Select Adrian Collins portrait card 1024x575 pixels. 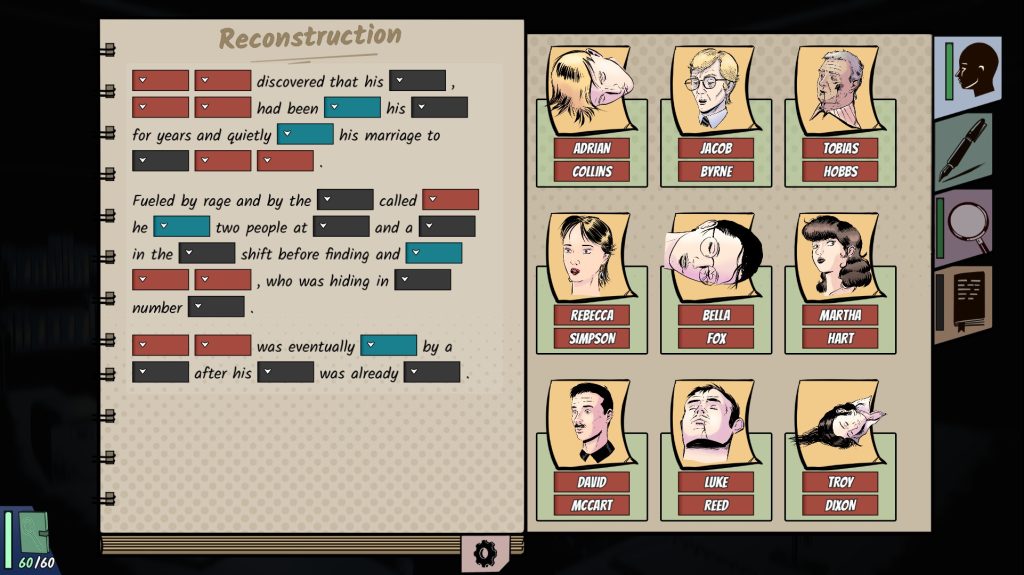[592, 115]
